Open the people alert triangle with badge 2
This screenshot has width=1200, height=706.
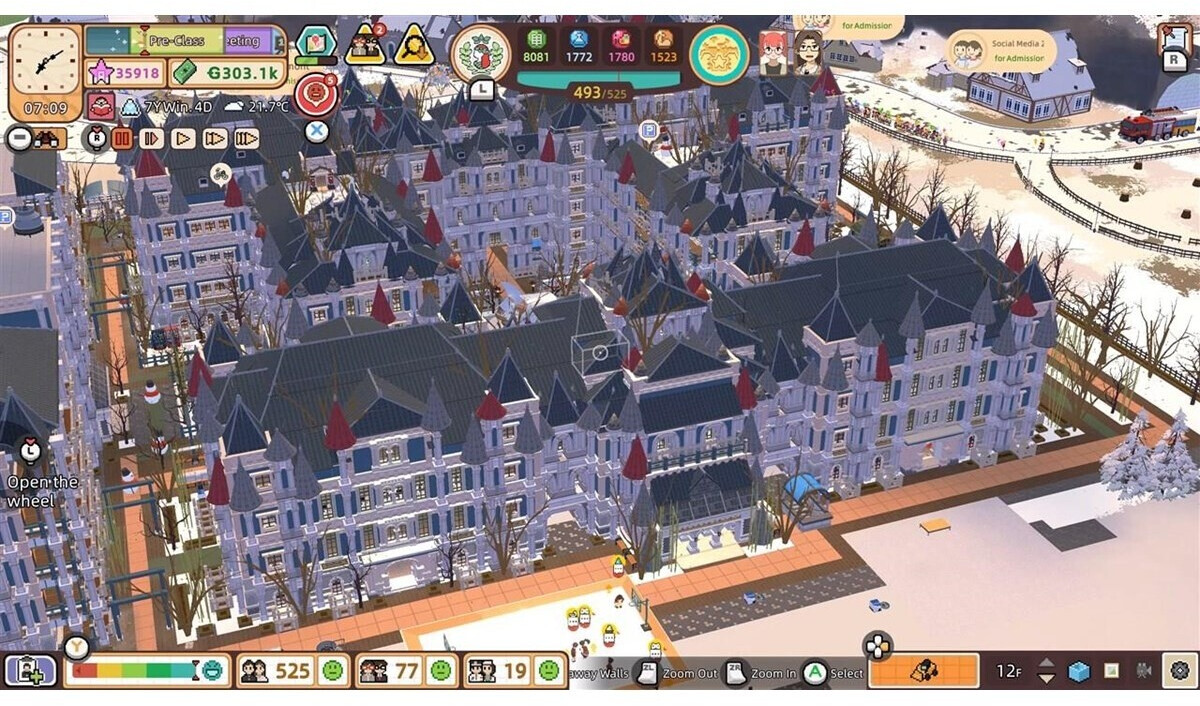pyautogui.click(x=365, y=46)
